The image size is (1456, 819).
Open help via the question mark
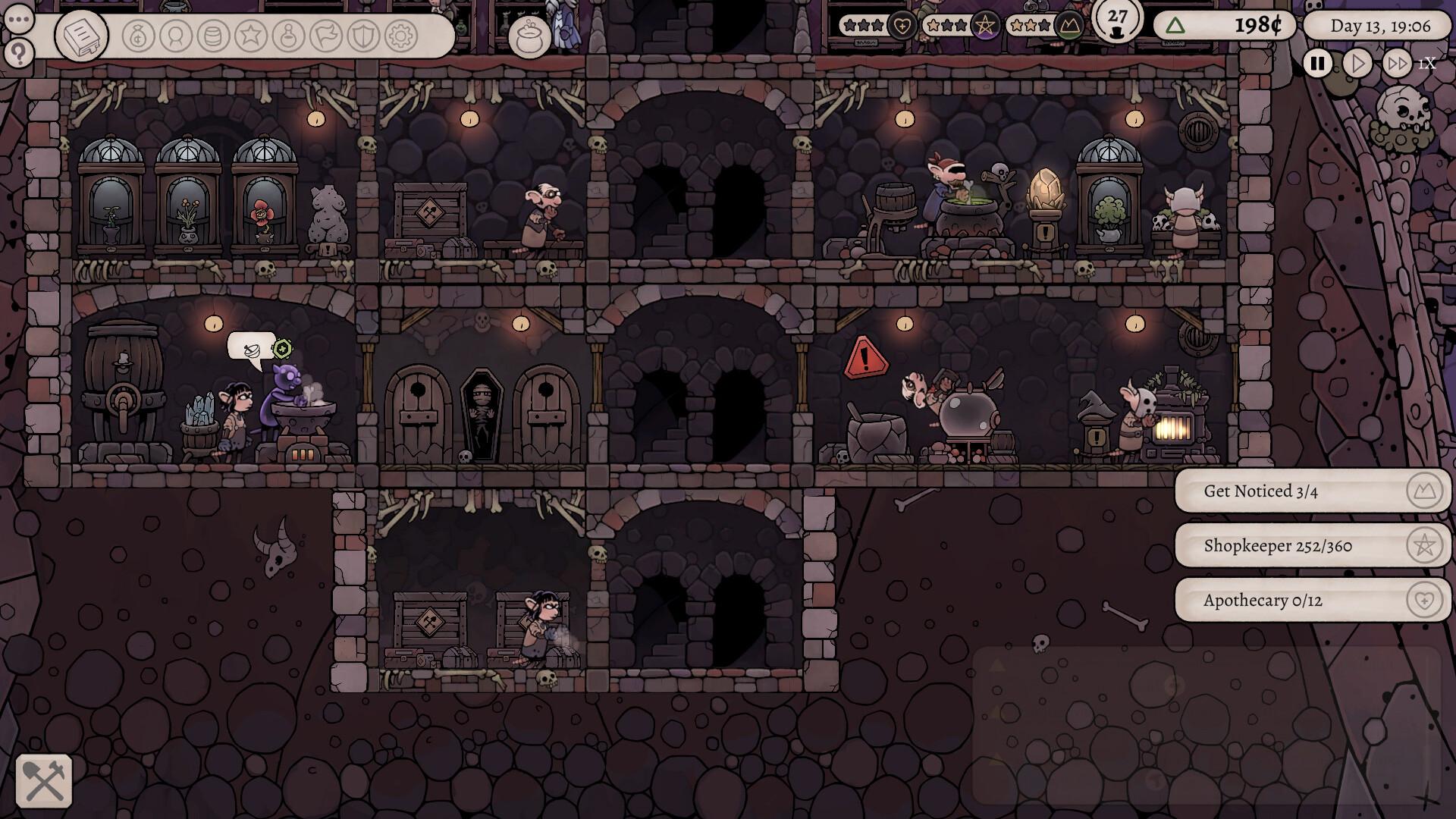20,52
